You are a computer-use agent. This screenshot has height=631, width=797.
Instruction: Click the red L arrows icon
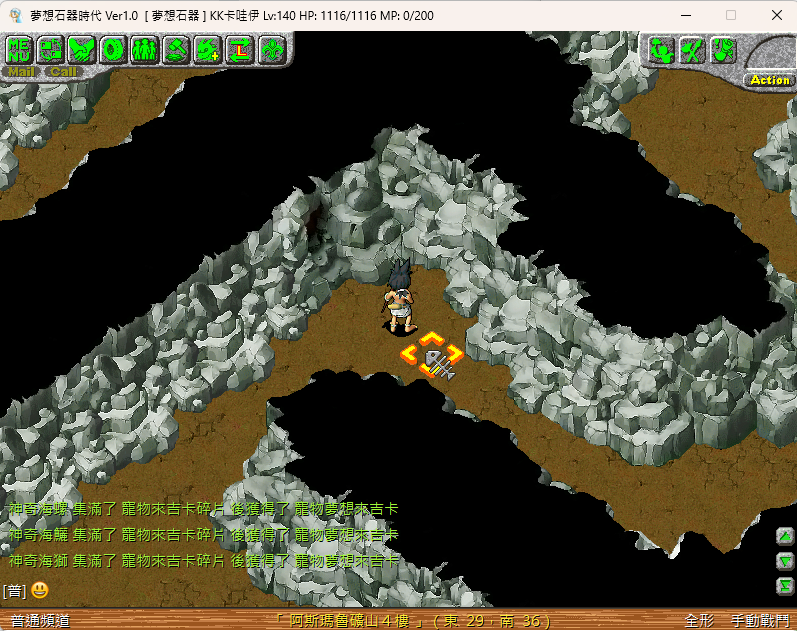pos(239,48)
